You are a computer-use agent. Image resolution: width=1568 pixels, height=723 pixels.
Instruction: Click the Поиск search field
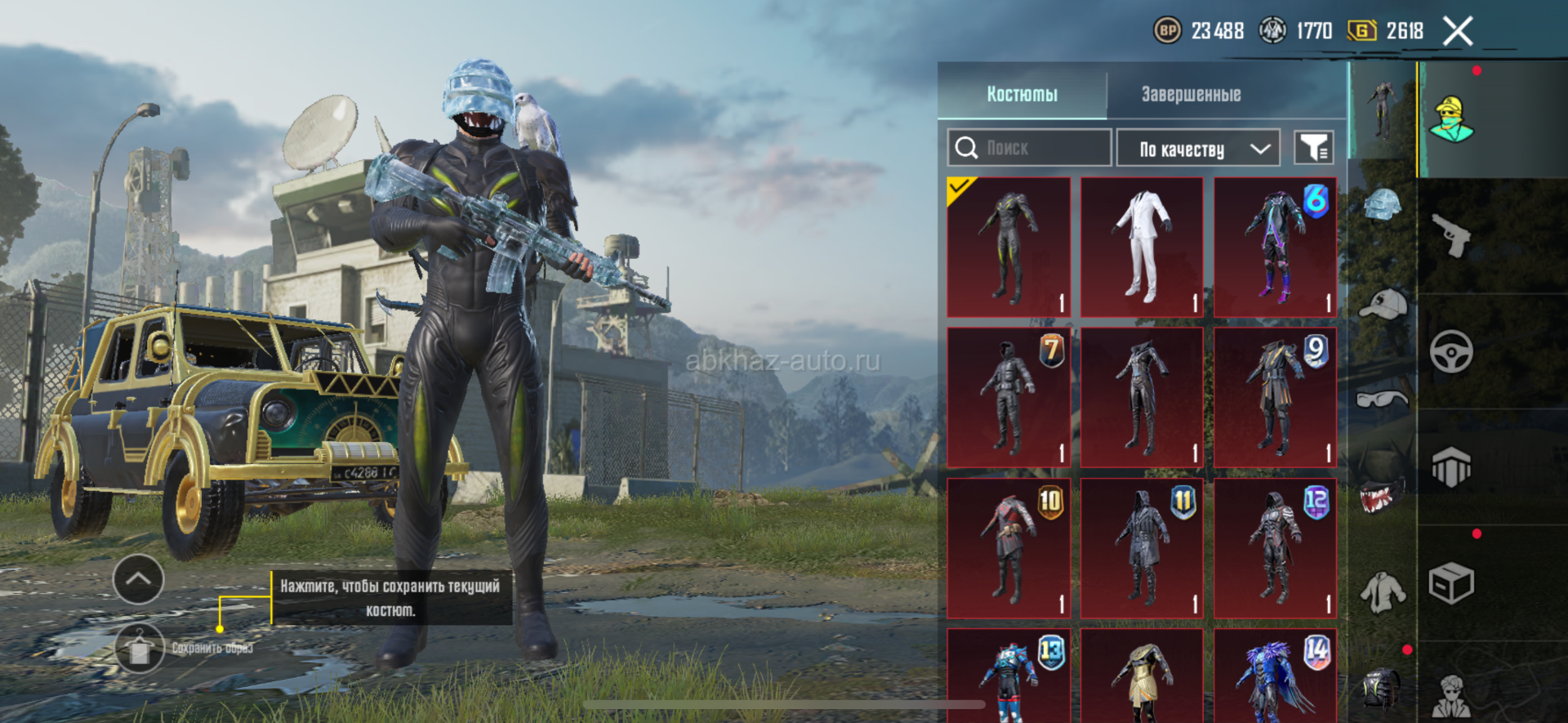[x=1029, y=148]
